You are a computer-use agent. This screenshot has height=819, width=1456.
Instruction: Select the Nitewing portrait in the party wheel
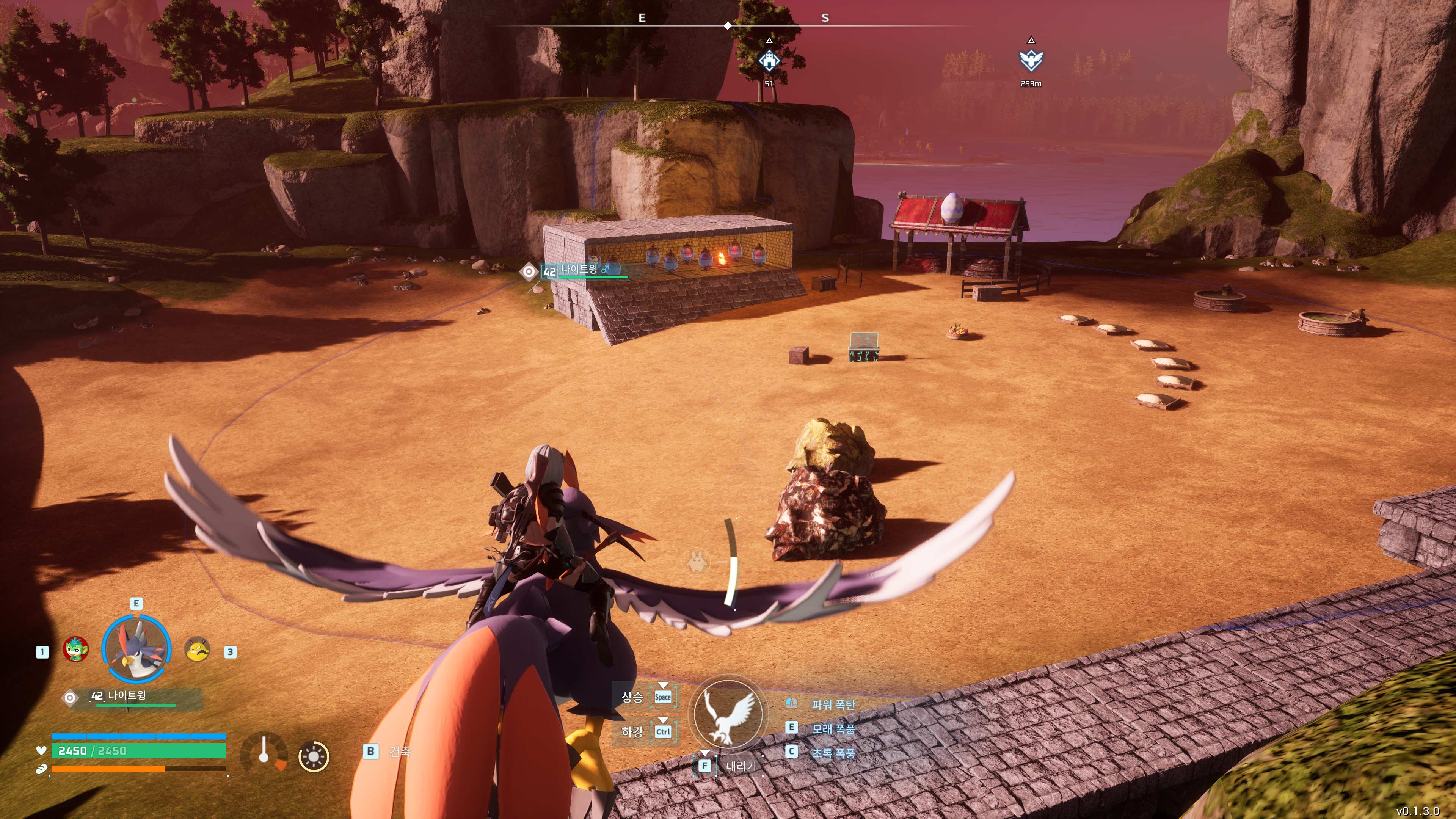pyautogui.click(x=136, y=648)
